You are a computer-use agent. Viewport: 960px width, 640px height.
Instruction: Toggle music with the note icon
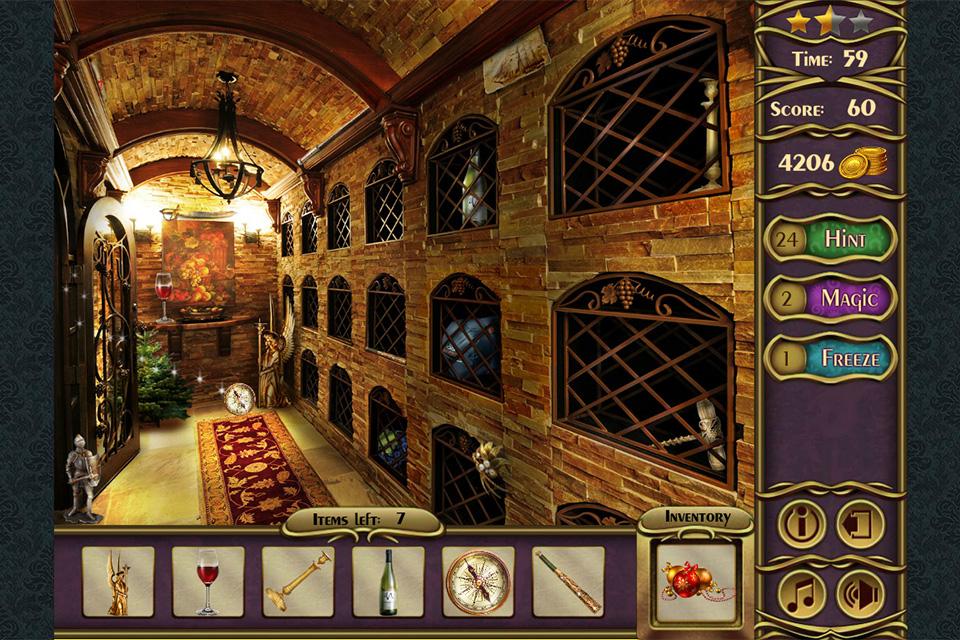[802, 593]
